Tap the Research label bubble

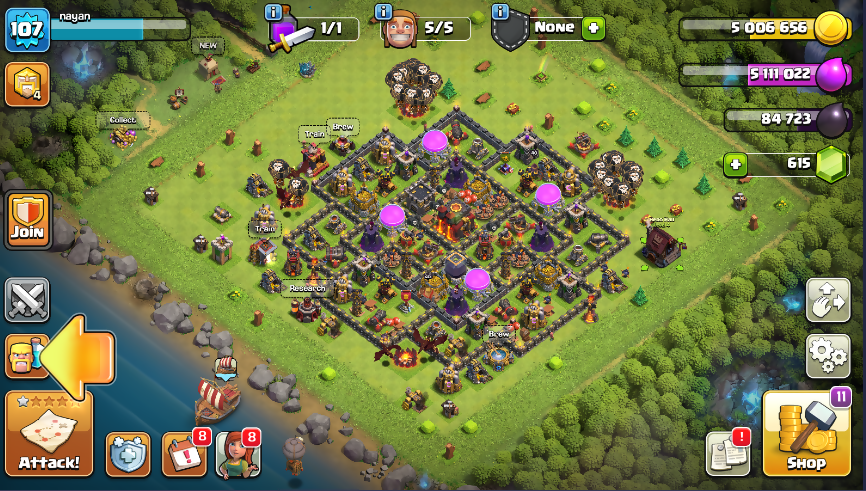point(307,288)
